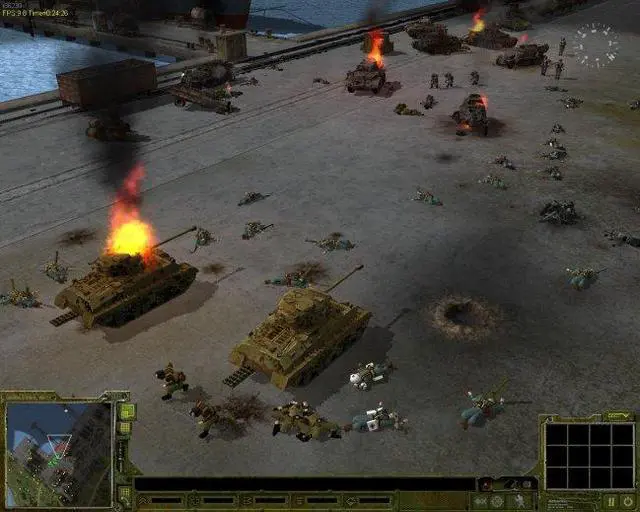Open the menu with the power button
The width and height of the screenshot is (640, 512).
tap(628, 500)
